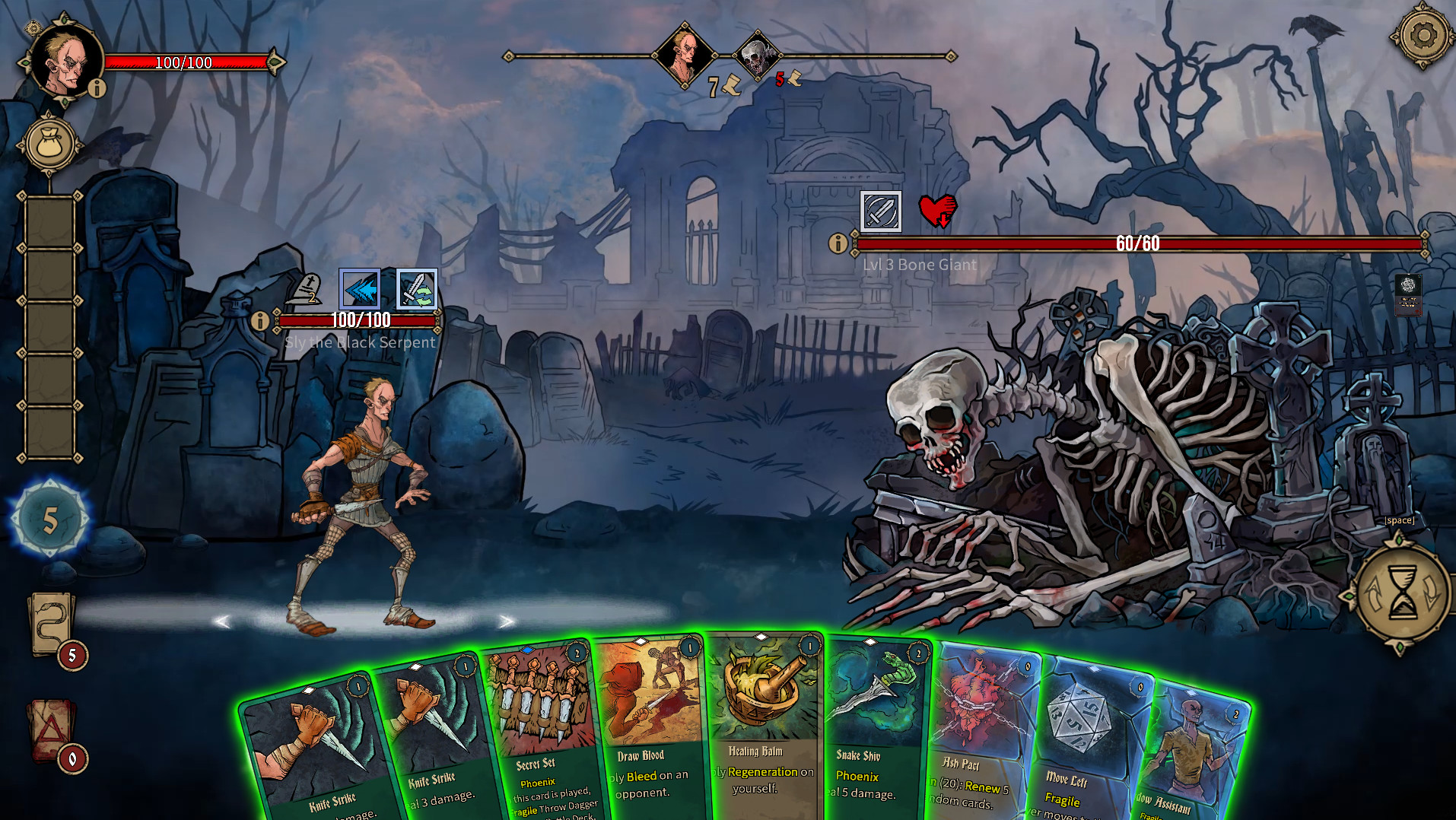The image size is (1456, 820).
Task: Click the energy crystal showing 5
Action: (x=49, y=520)
